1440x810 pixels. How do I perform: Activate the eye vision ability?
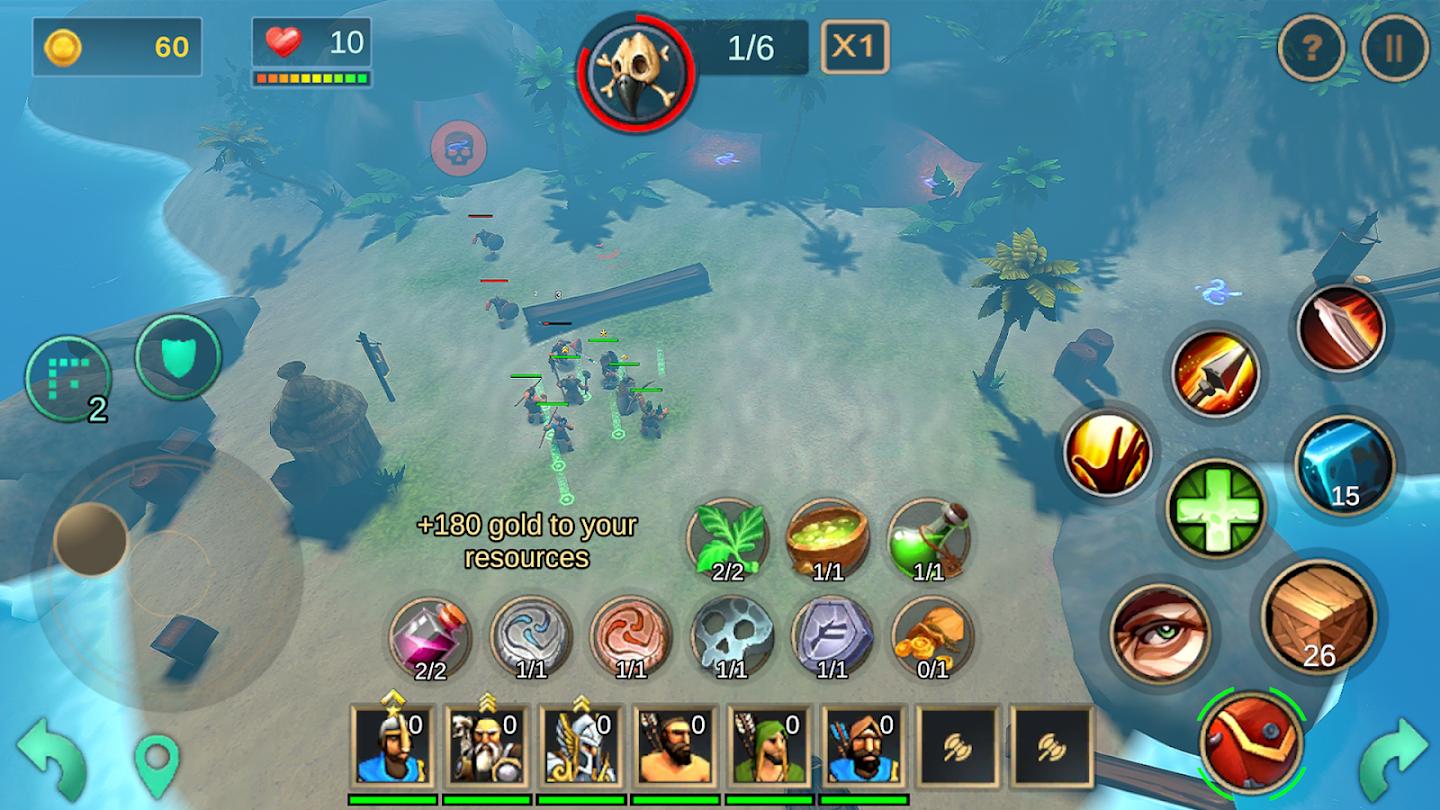[1161, 633]
